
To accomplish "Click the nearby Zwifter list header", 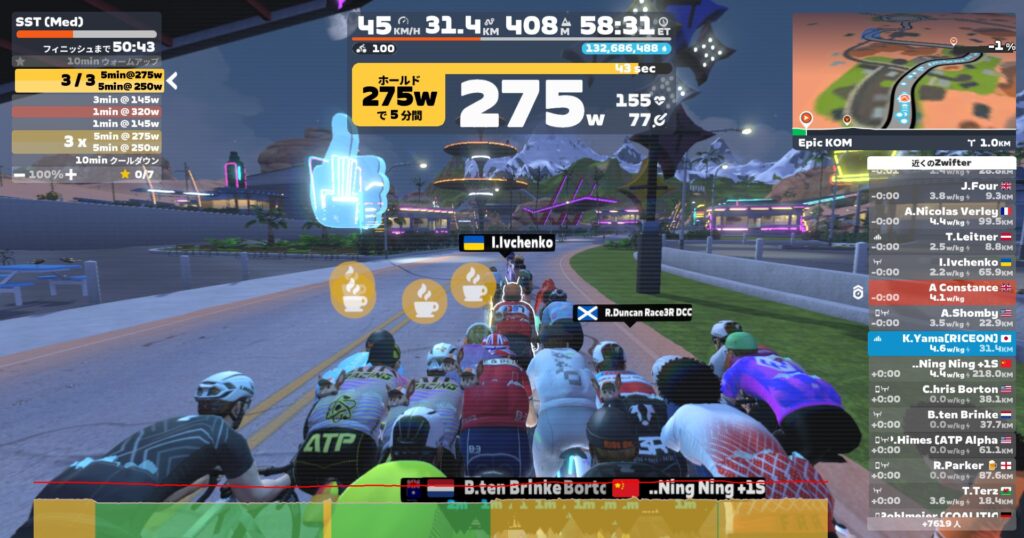I will [x=941, y=163].
